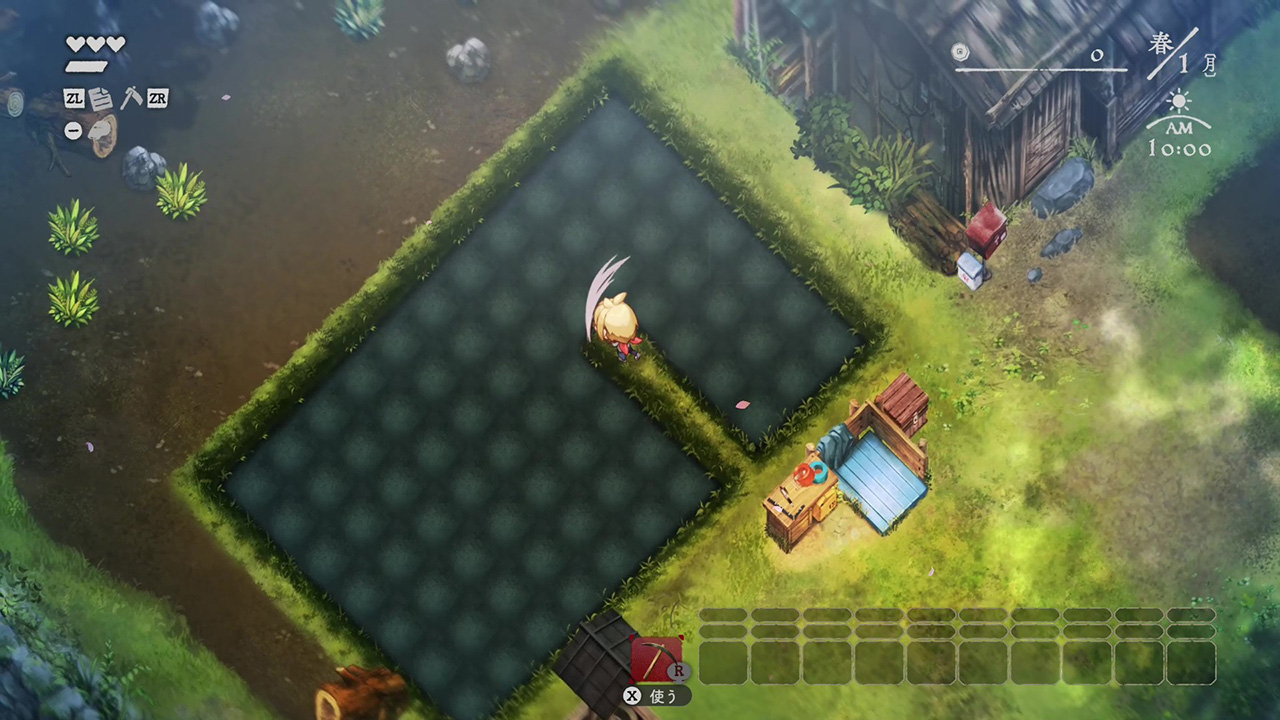Select the red pickaxe tool slot
1280x720 pixels.
coord(656,659)
